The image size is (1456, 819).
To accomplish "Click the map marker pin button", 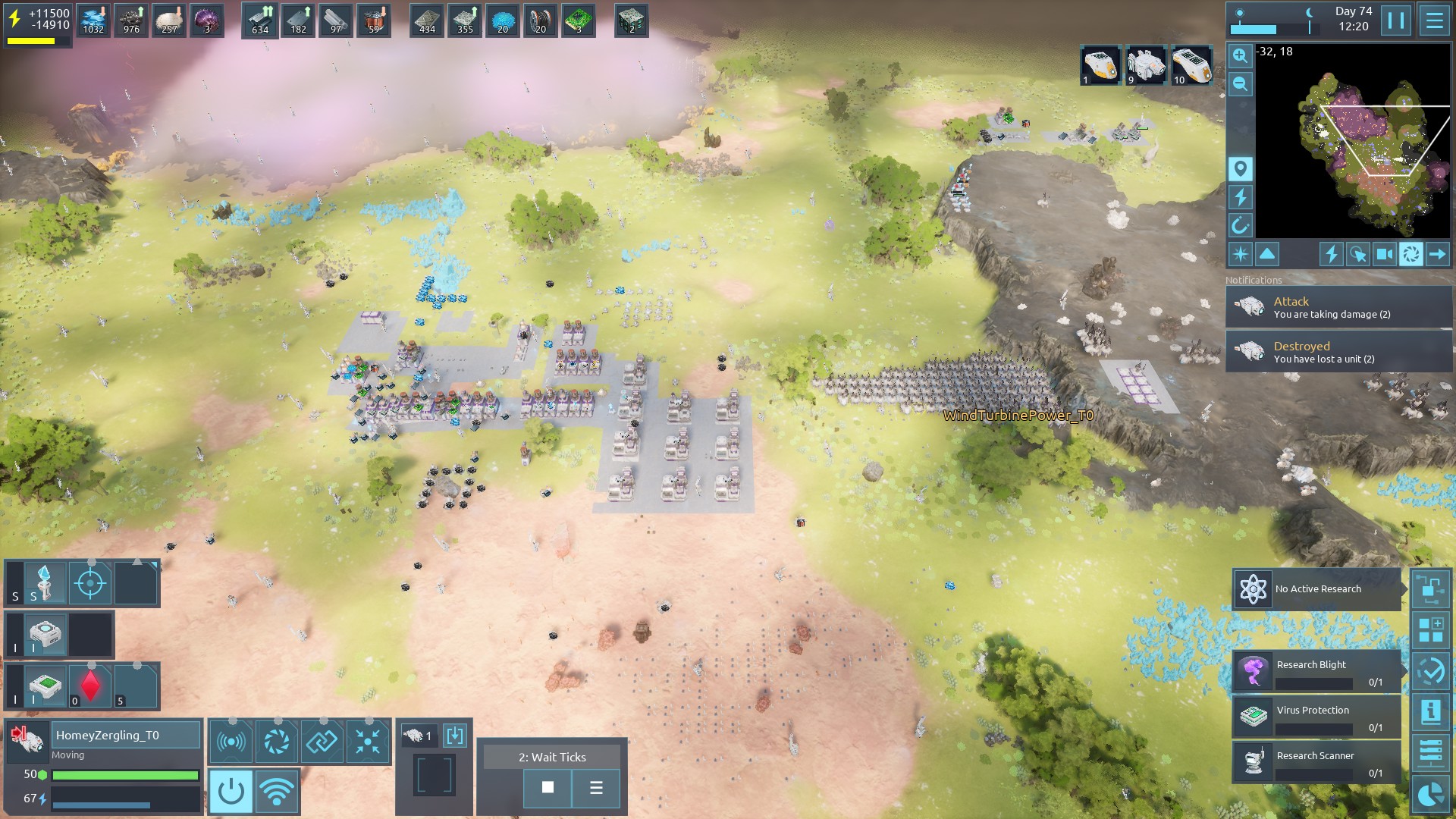I will point(1240,168).
